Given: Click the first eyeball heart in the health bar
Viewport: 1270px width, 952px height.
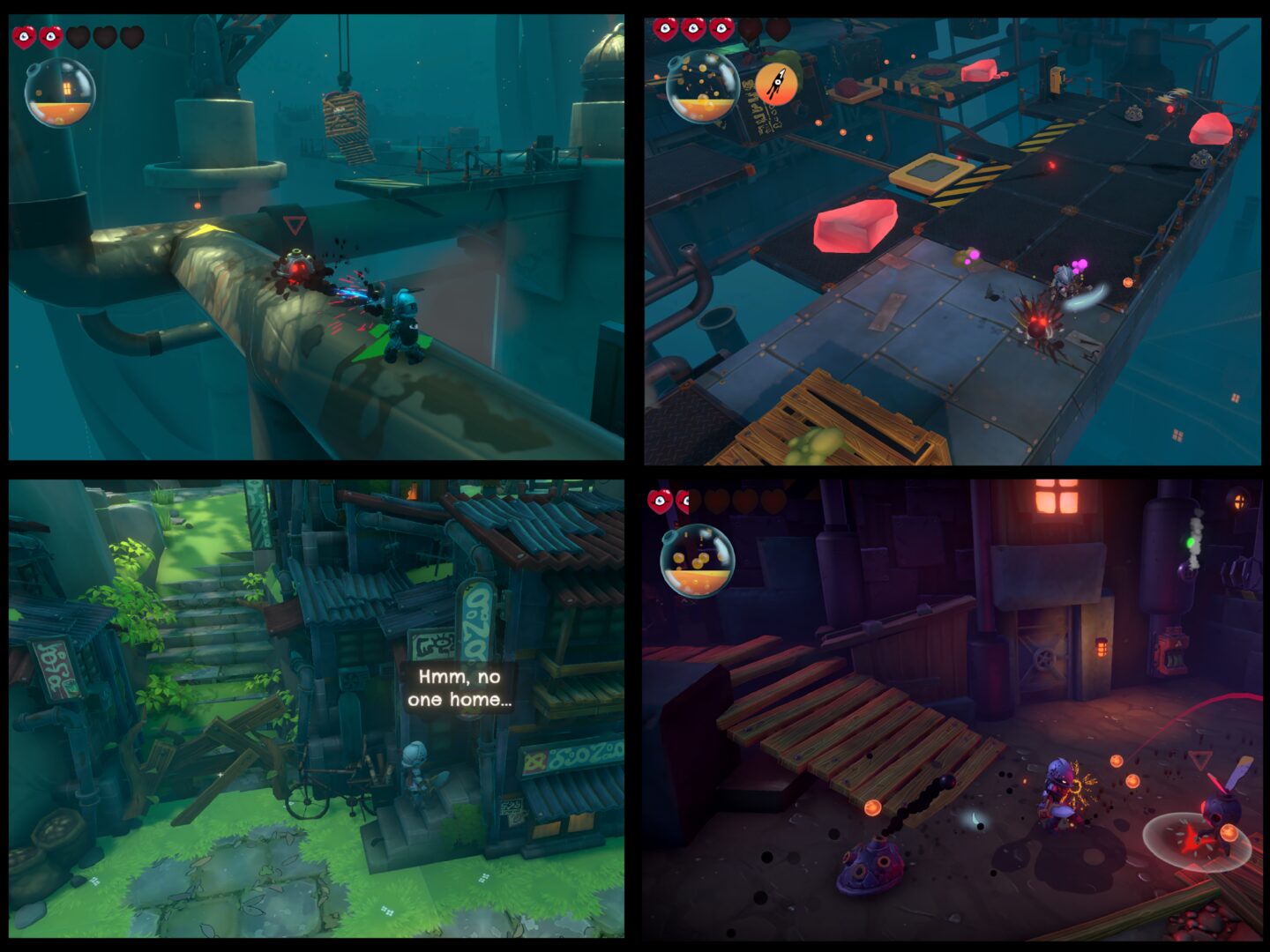Looking at the screenshot, I should point(22,37).
